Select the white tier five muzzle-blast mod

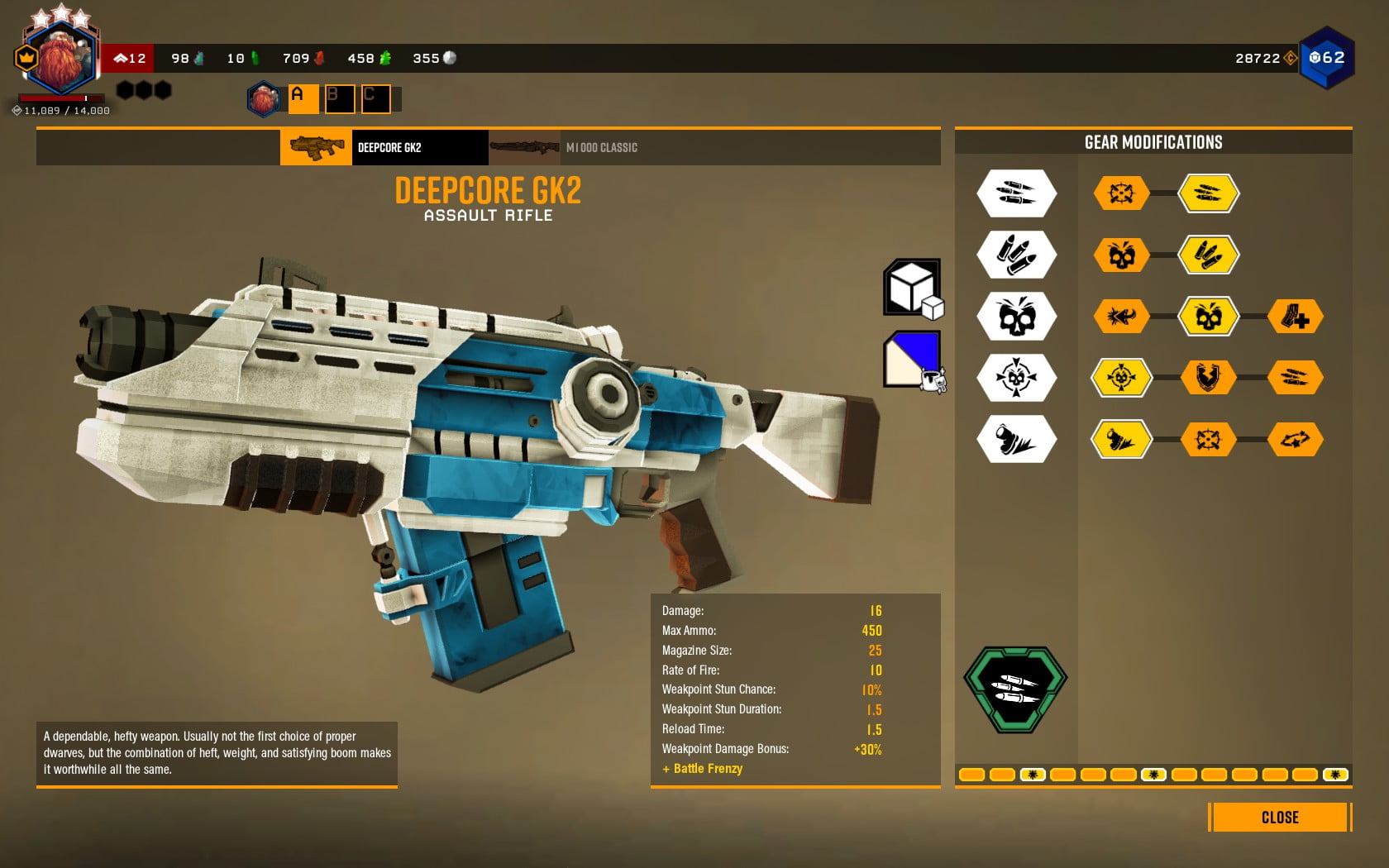point(1016,439)
